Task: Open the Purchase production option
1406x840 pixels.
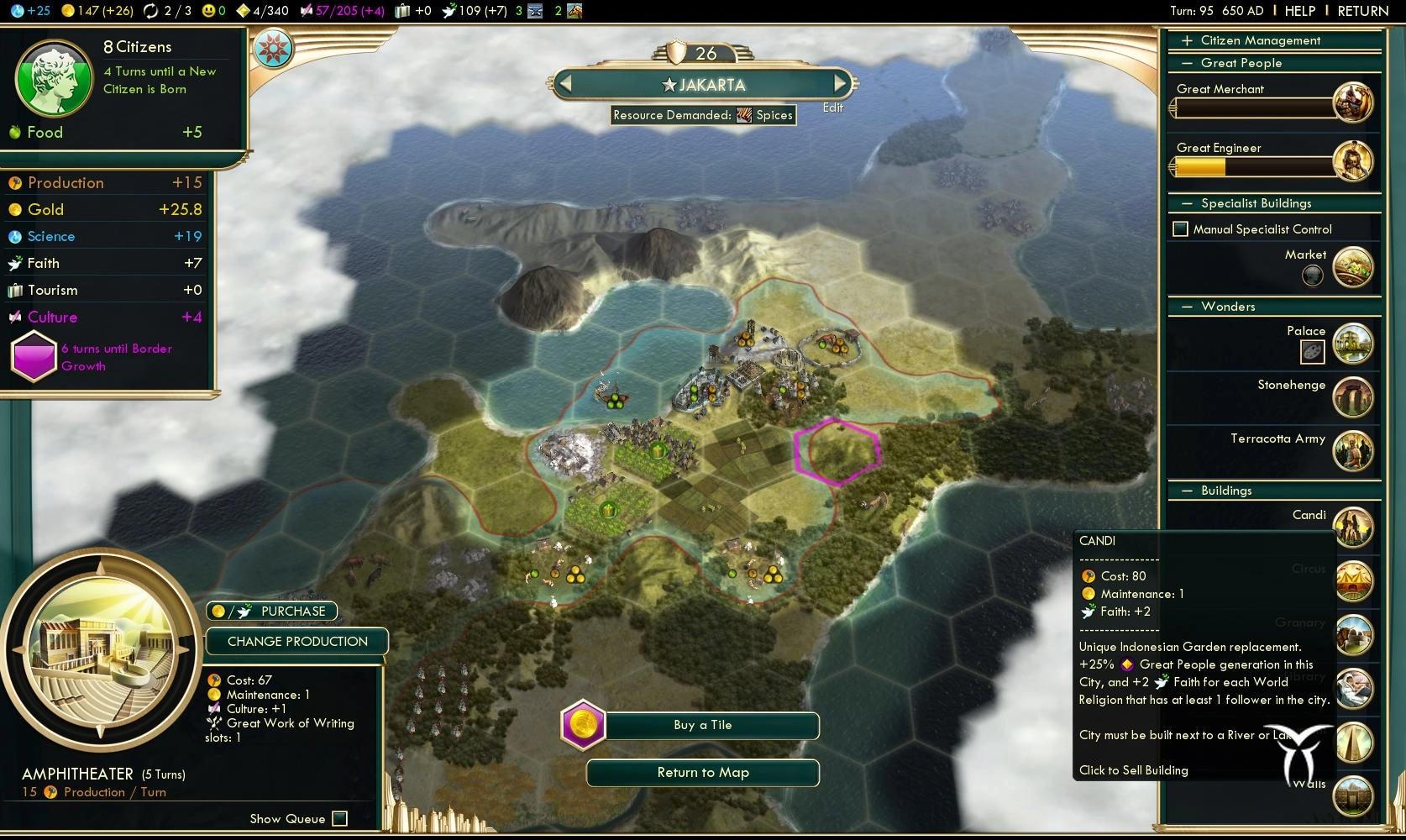Action: (272, 612)
